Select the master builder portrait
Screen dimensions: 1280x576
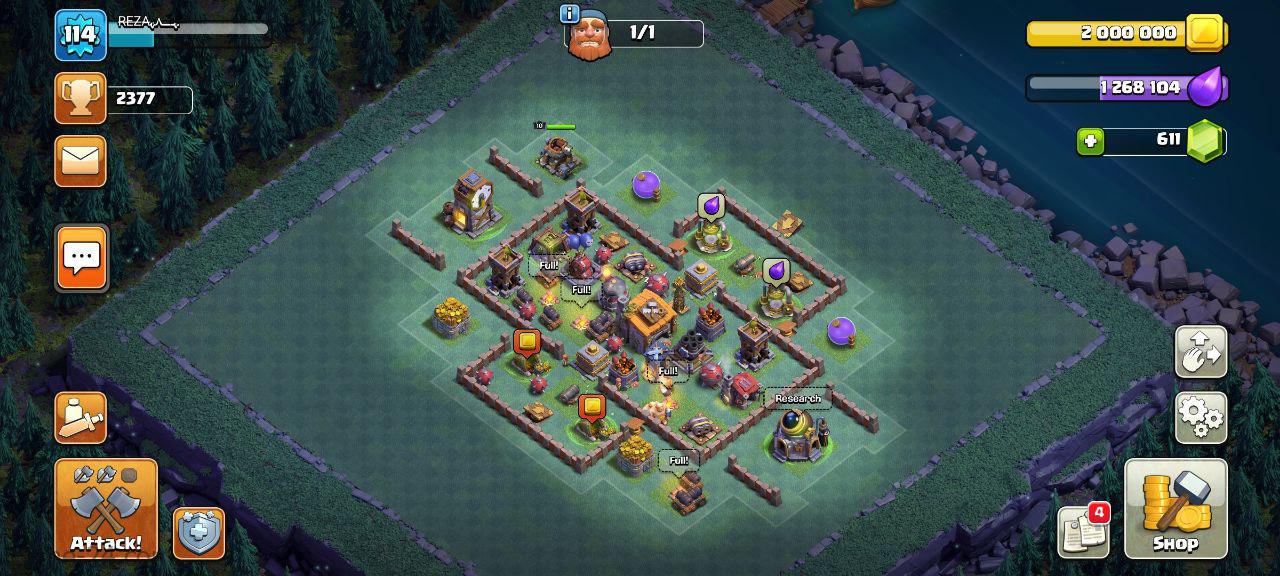pos(590,37)
